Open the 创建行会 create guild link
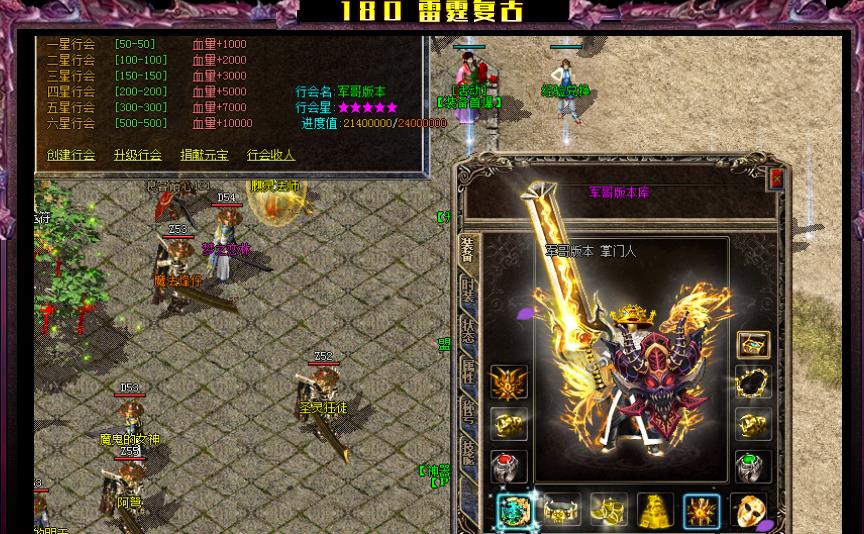The height and width of the screenshot is (534, 864). click(71, 155)
